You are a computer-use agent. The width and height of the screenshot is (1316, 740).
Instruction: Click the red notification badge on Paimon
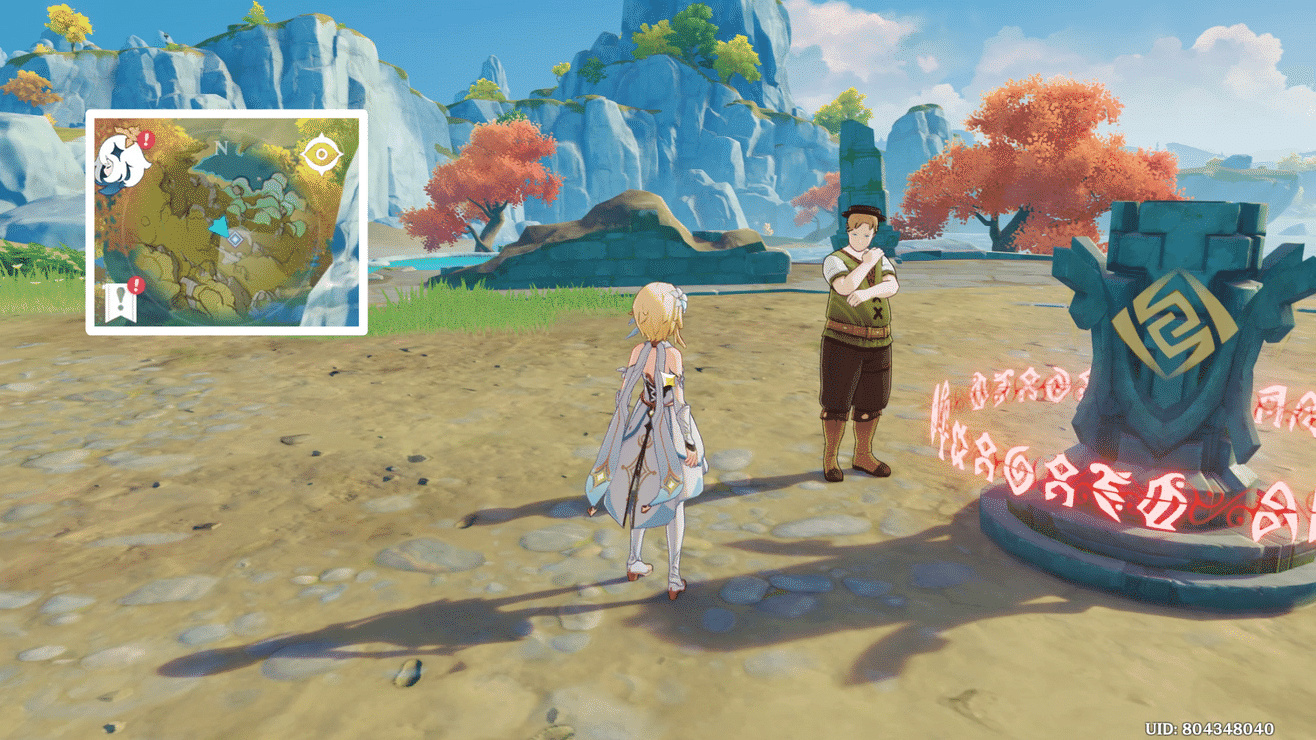coord(145,139)
